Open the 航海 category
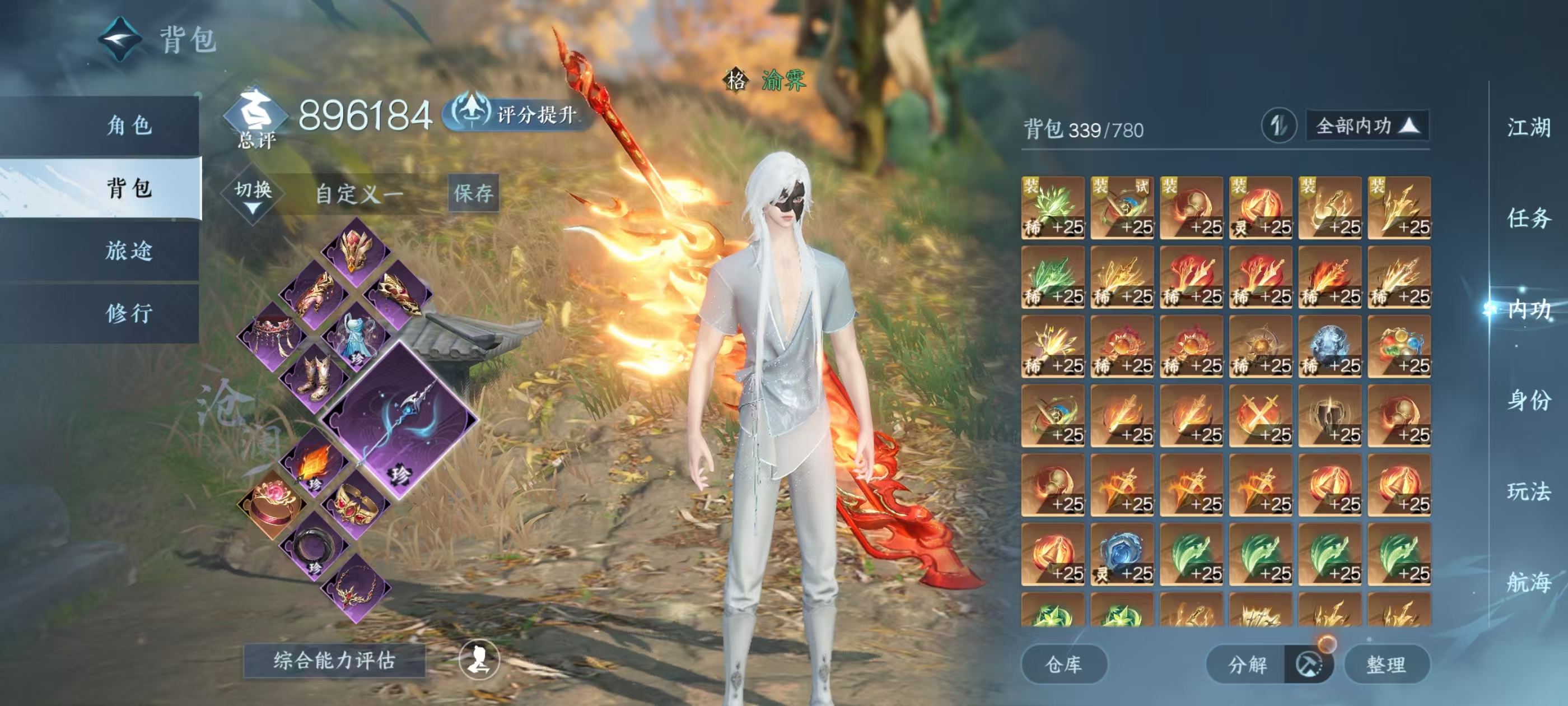 point(1528,582)
